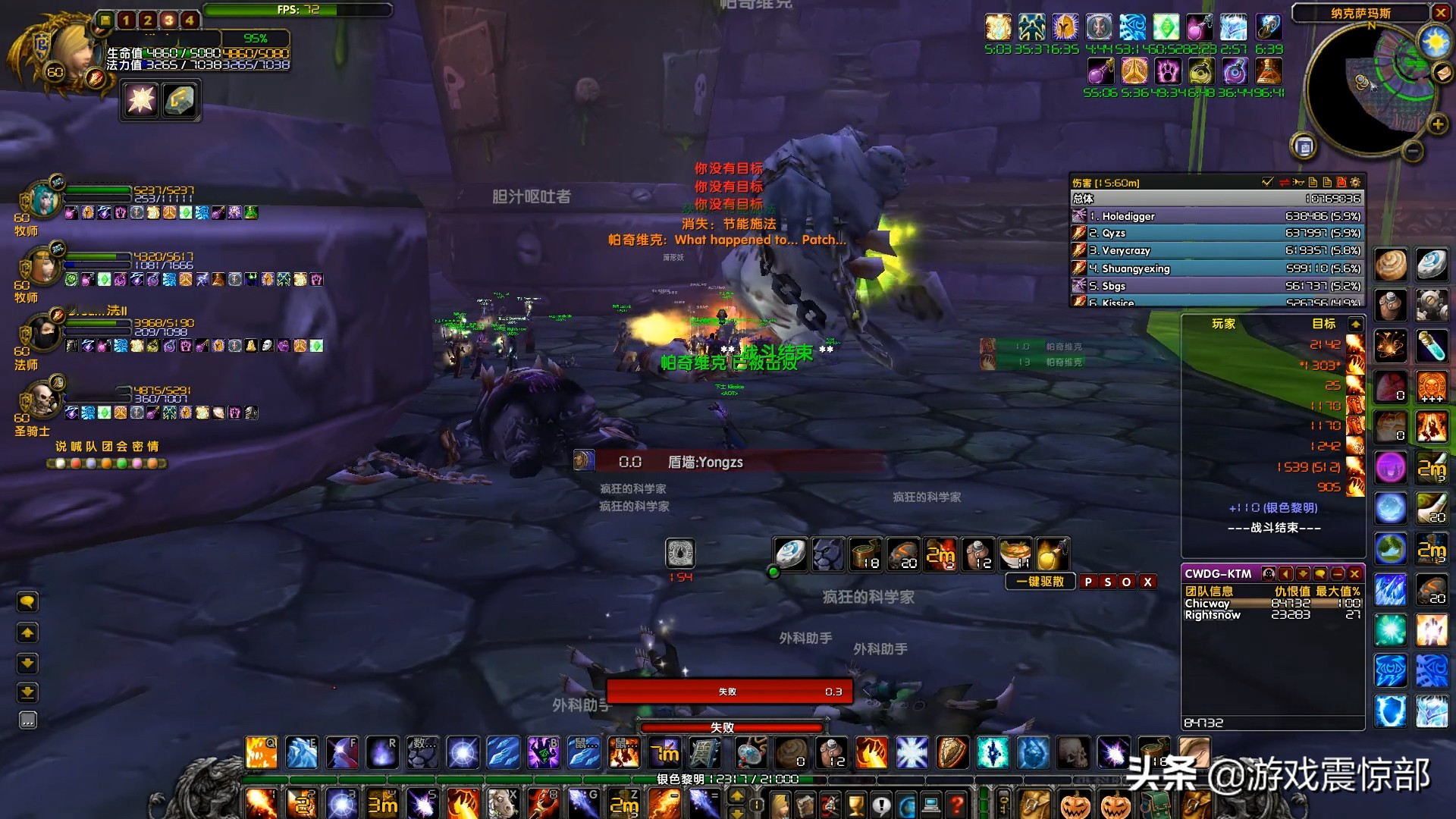Close the minimap zone title with X button

click(1441, 13)
